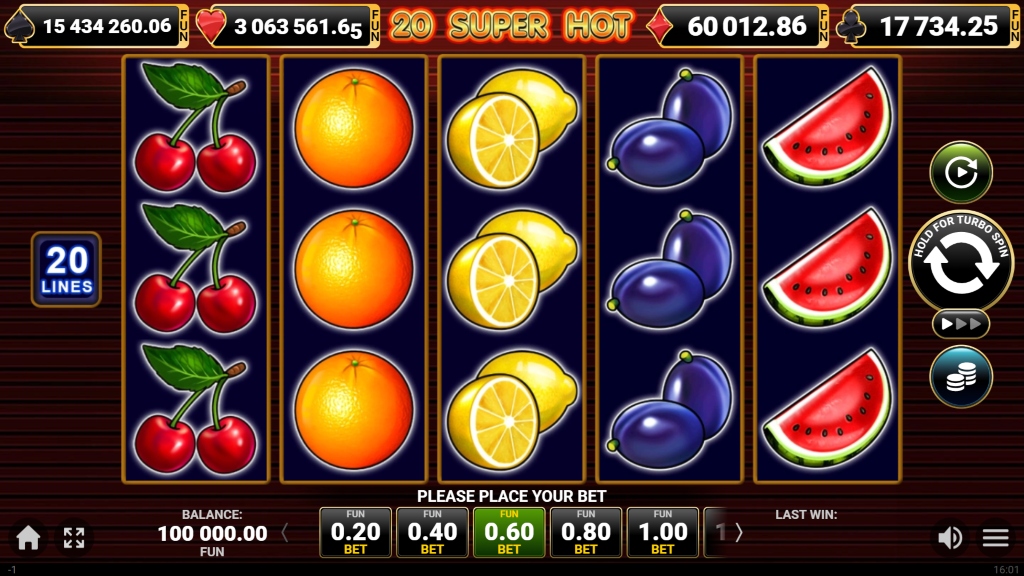
Task: Toggle the triple-arrow turbo speed button
Action: click(960, 324)
